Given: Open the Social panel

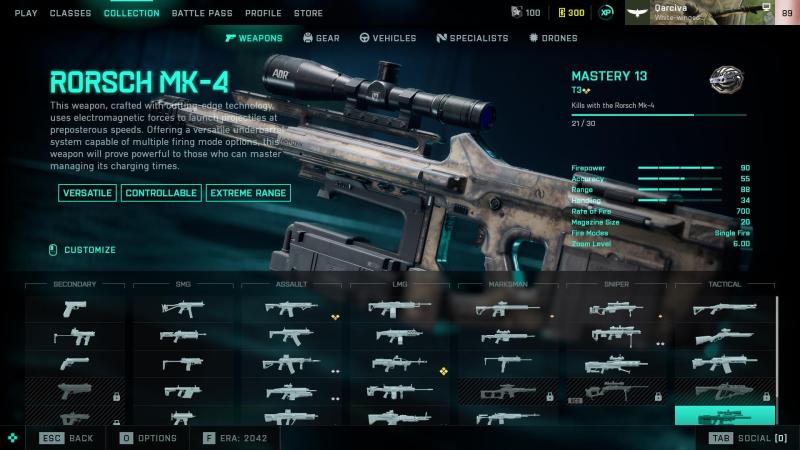Looking at the screenshot, I should 749,438.
